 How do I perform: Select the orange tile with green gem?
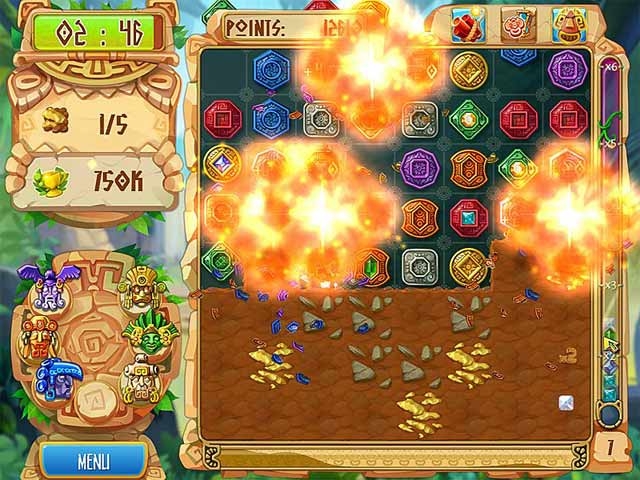coord(371,265)
